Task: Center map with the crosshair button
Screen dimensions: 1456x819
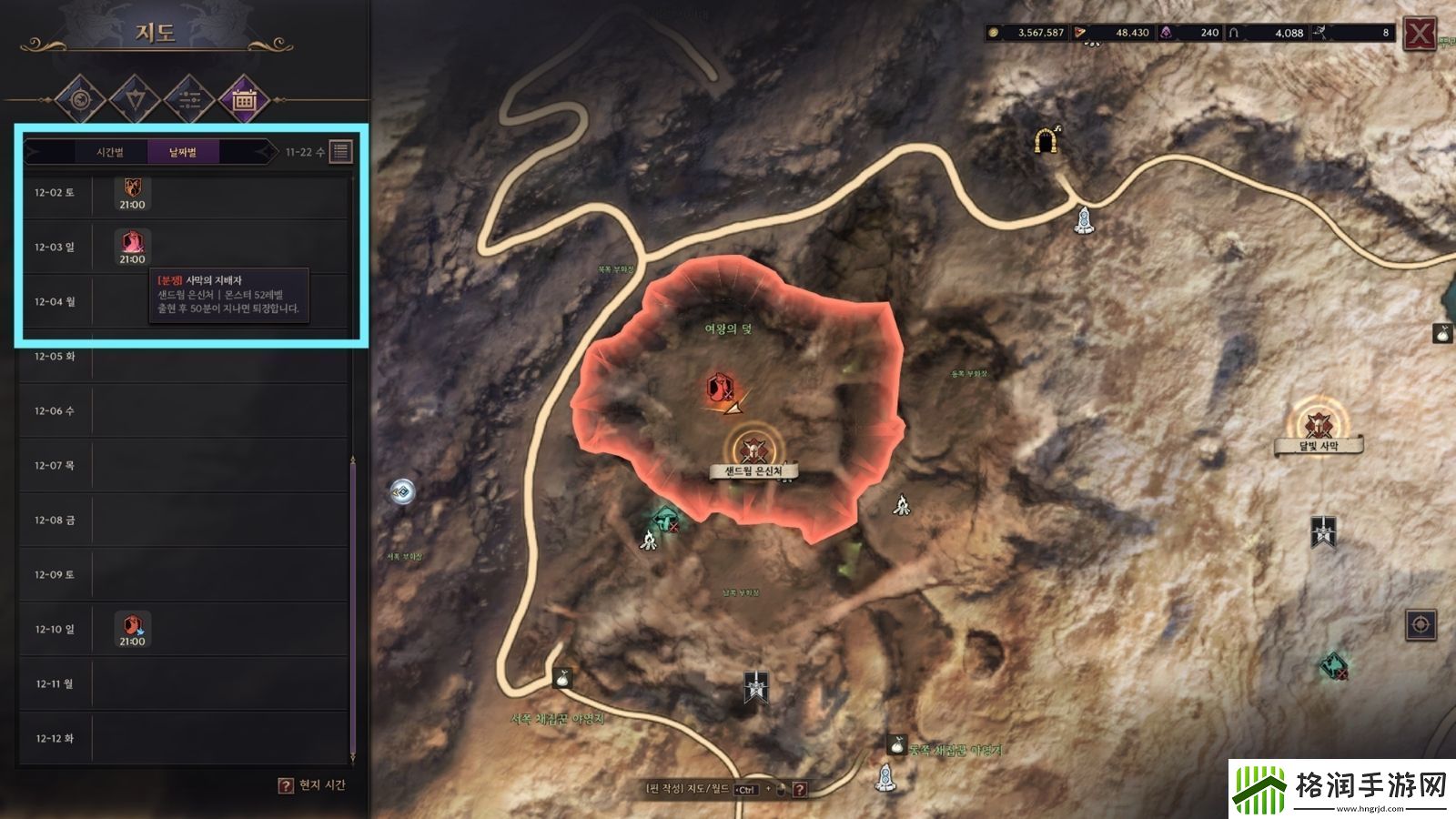Action: point(1421,625)
